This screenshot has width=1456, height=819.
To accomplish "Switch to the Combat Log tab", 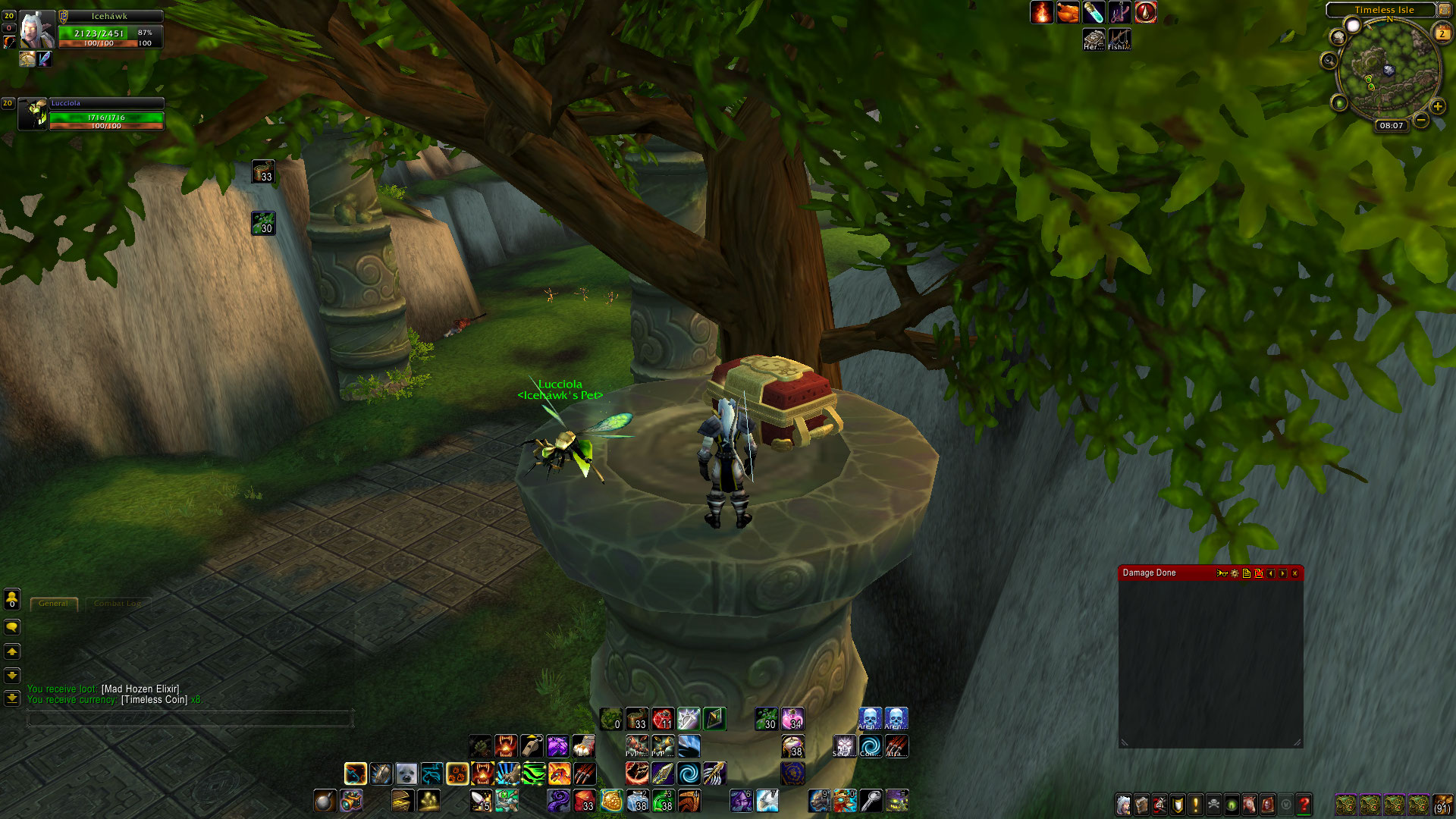I will pos(118,604).
